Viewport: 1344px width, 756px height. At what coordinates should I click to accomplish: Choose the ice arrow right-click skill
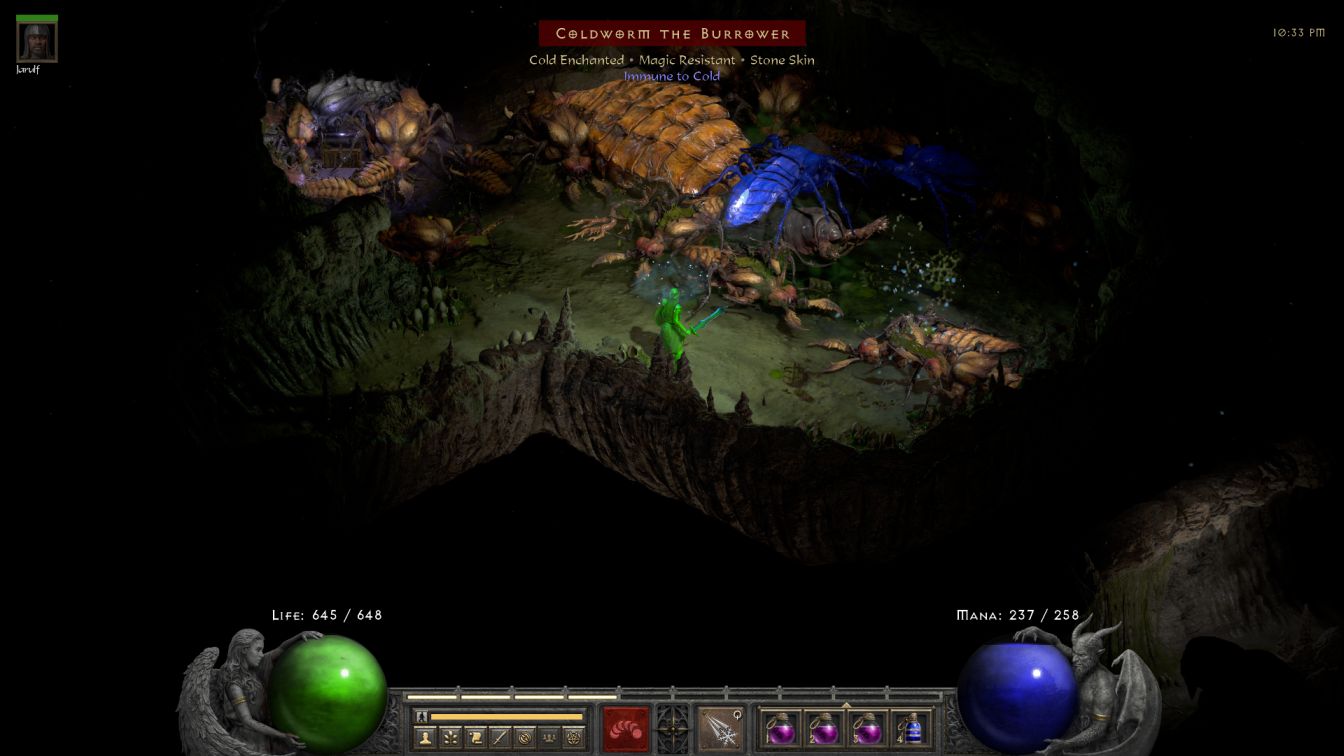(x=720, y=728)
